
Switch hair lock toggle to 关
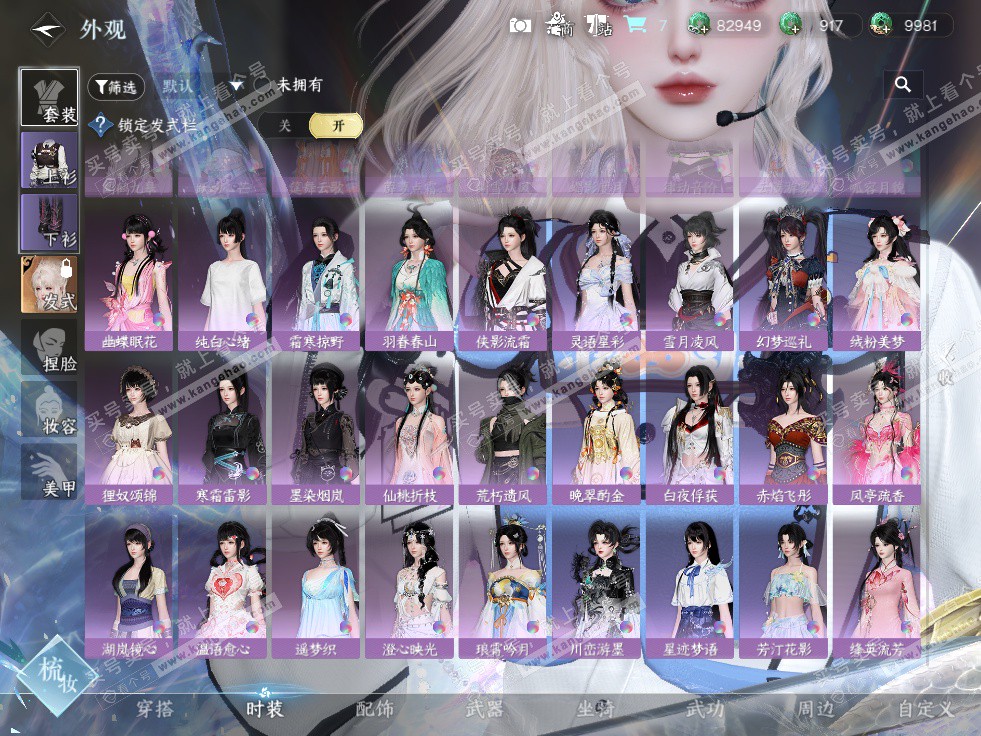tap(285, 125)
